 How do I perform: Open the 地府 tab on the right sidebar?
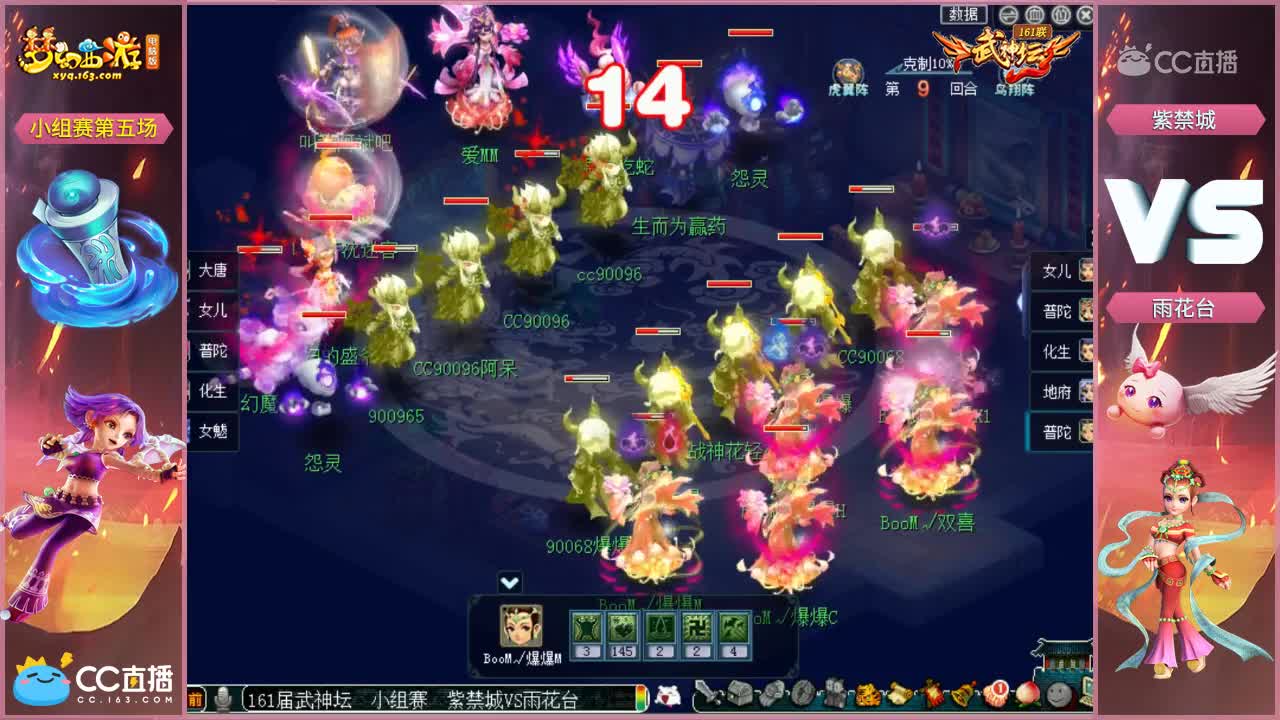1058,393
